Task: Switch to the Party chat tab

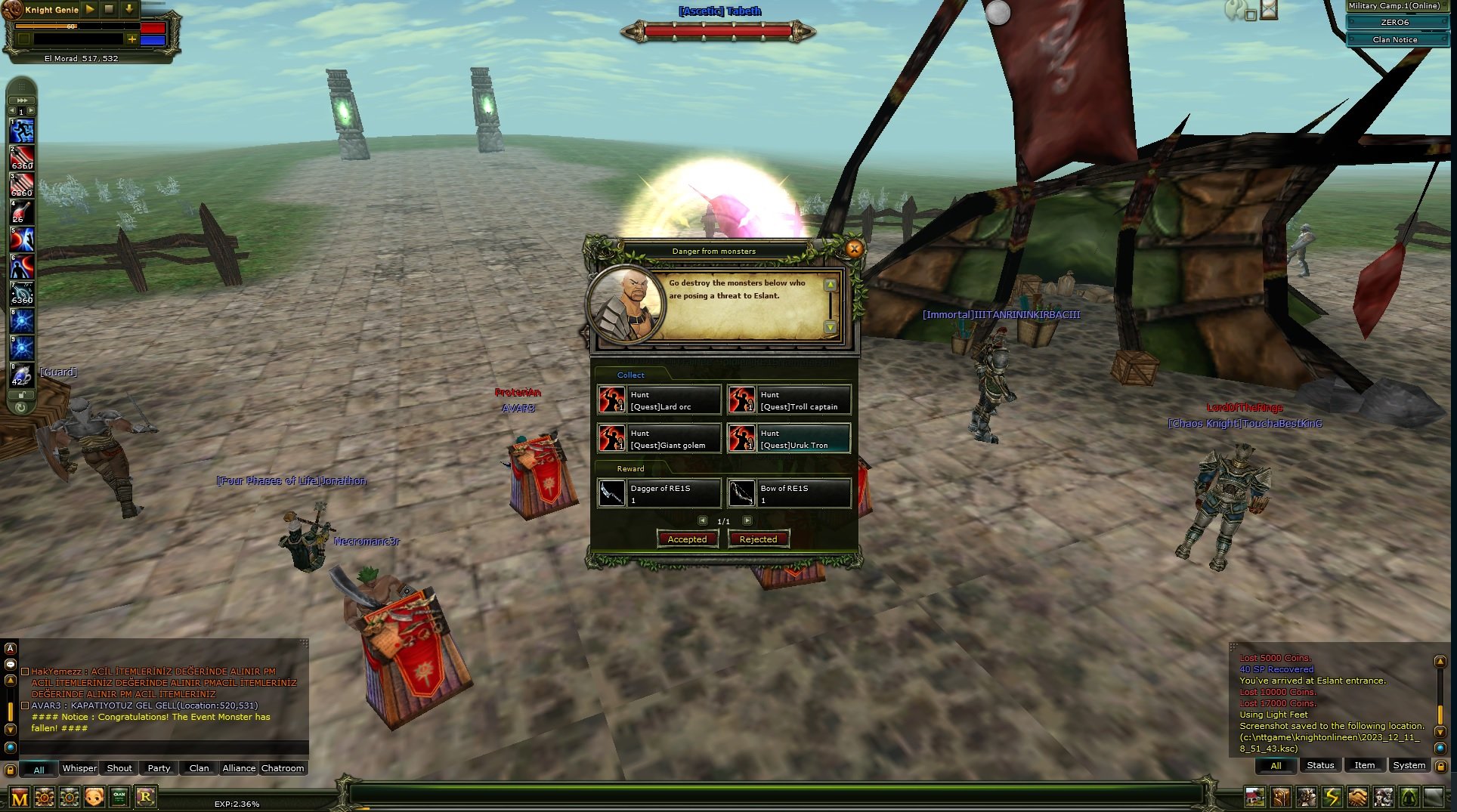Action: (158, 768)
